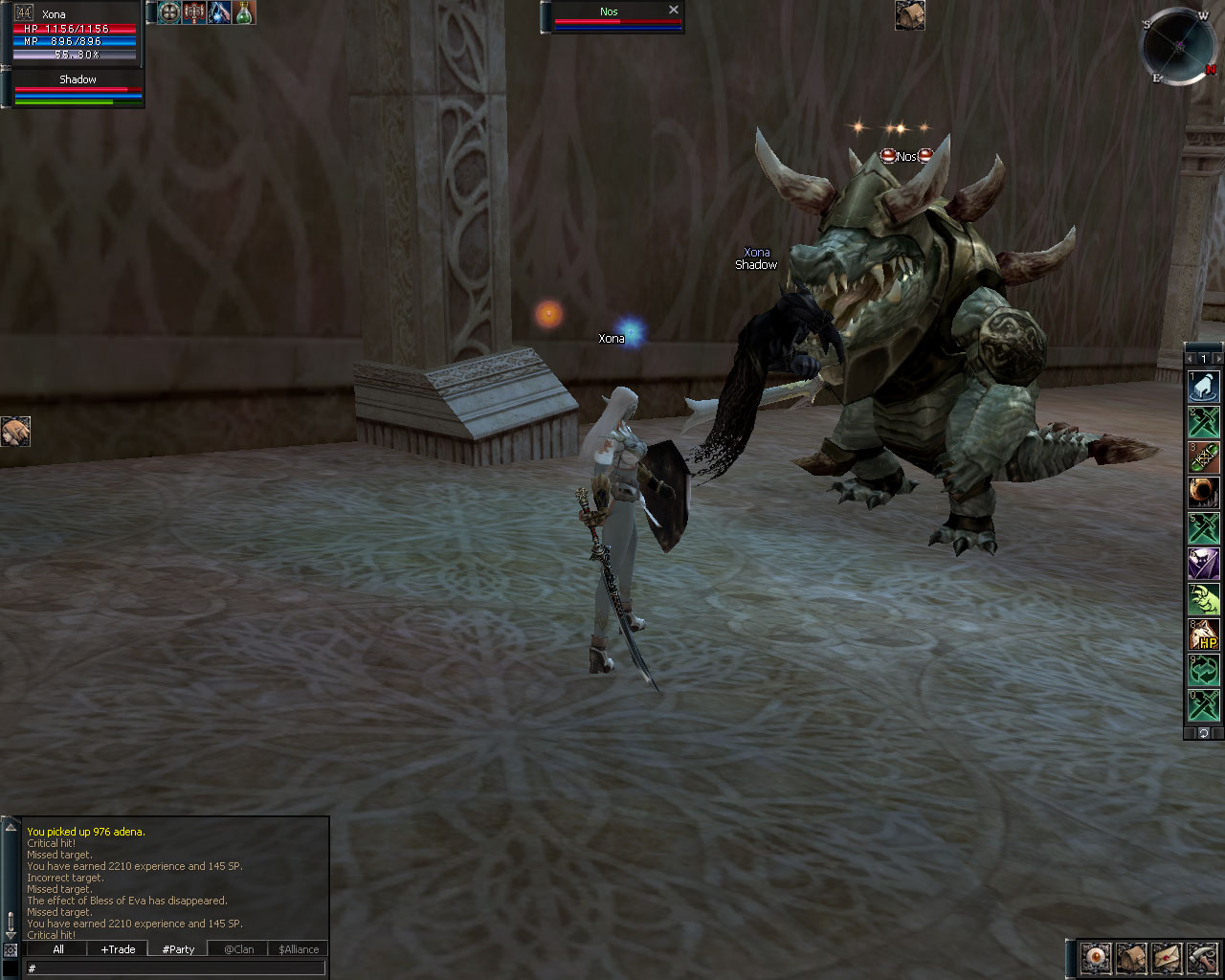This screenshot has width=1225, height=980.
Task: Open the inventory bag icon
Action: [1132, 956]
